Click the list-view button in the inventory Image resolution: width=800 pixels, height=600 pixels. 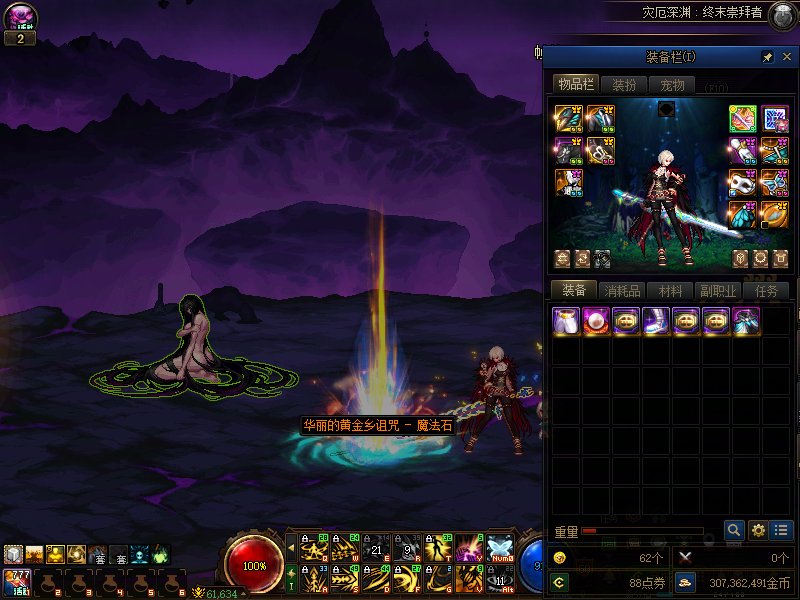[781, 530]
